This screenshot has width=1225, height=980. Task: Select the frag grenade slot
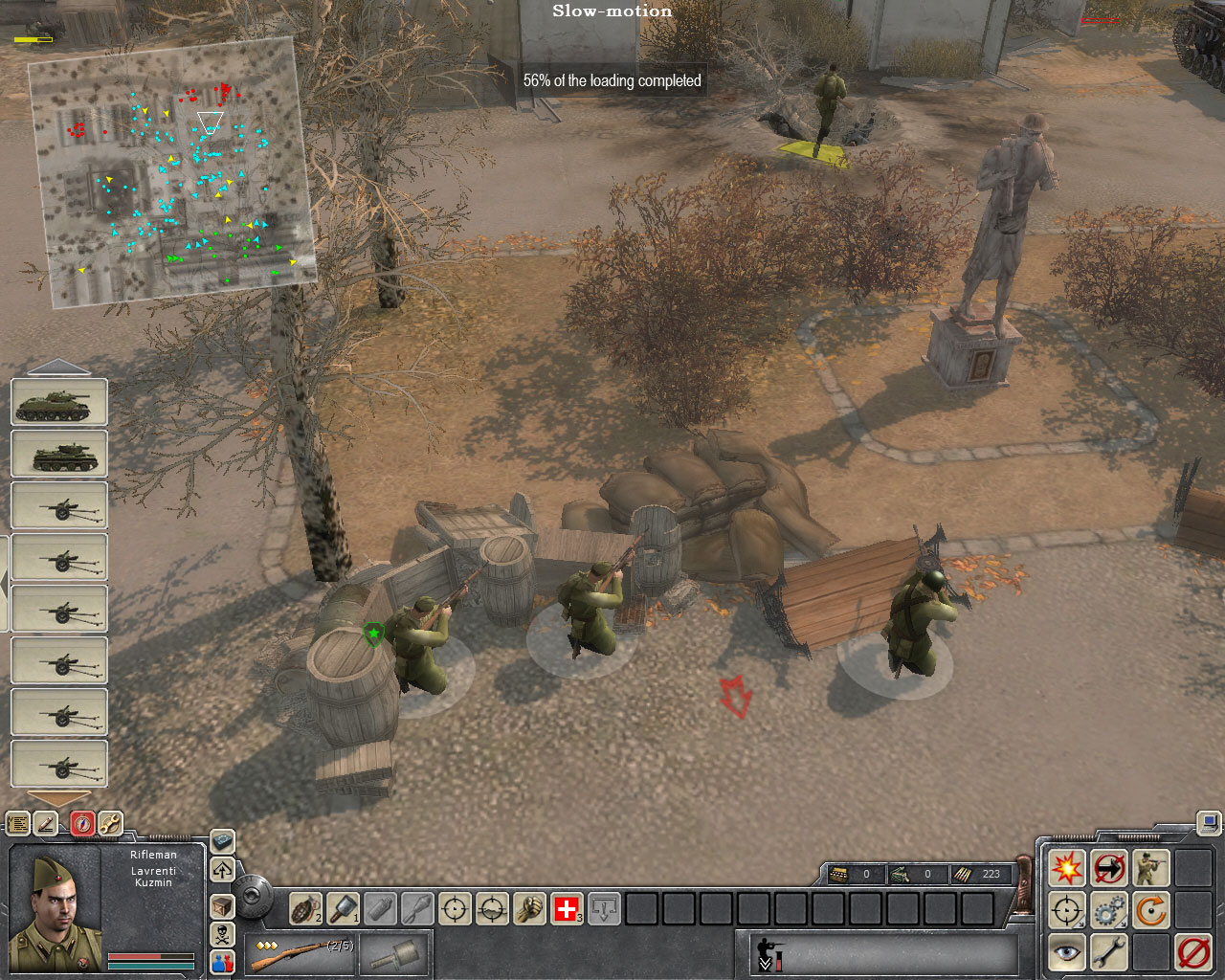(306, 908)
